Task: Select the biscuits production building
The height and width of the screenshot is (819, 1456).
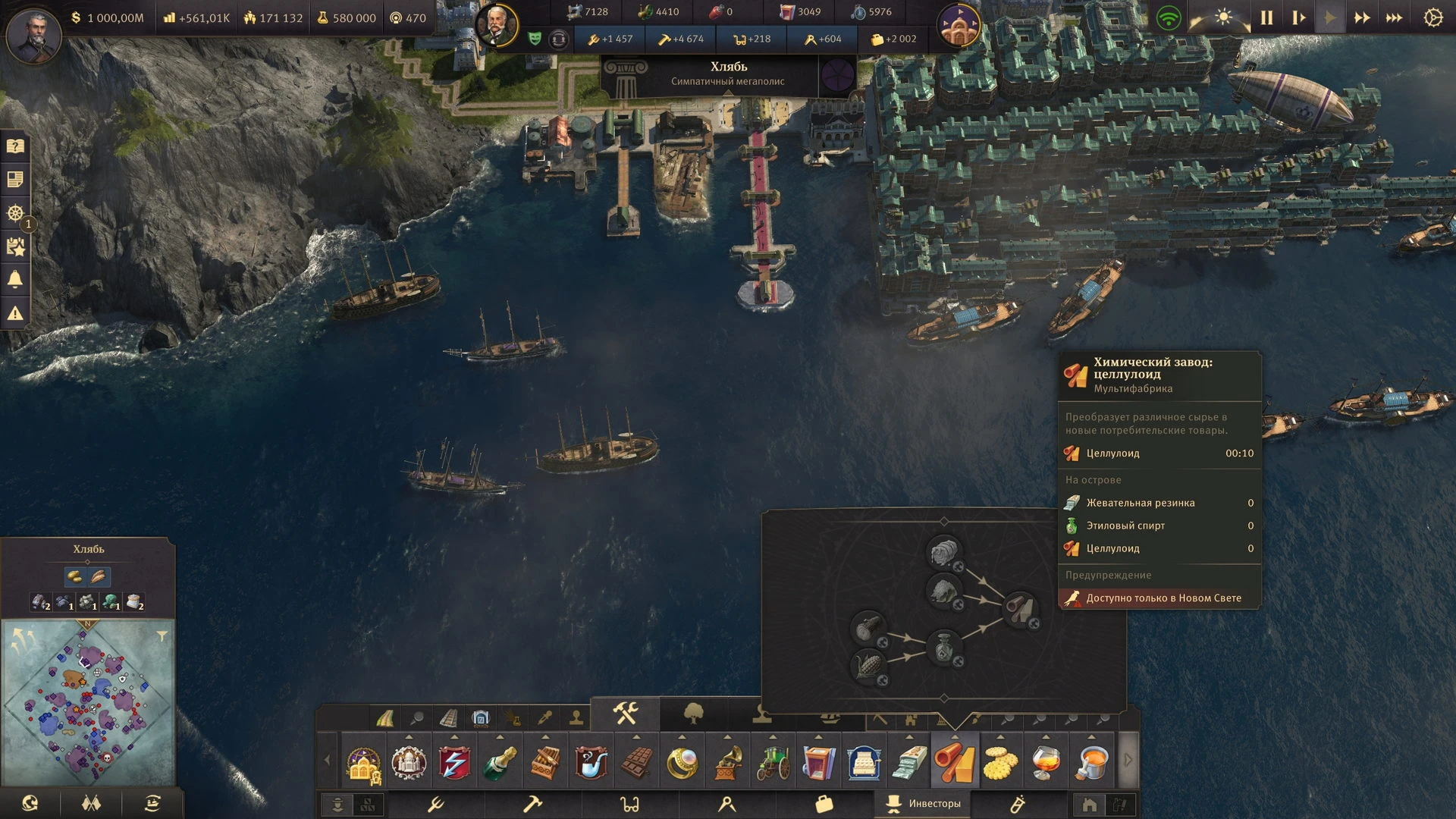Action: tap(1000, 761)
